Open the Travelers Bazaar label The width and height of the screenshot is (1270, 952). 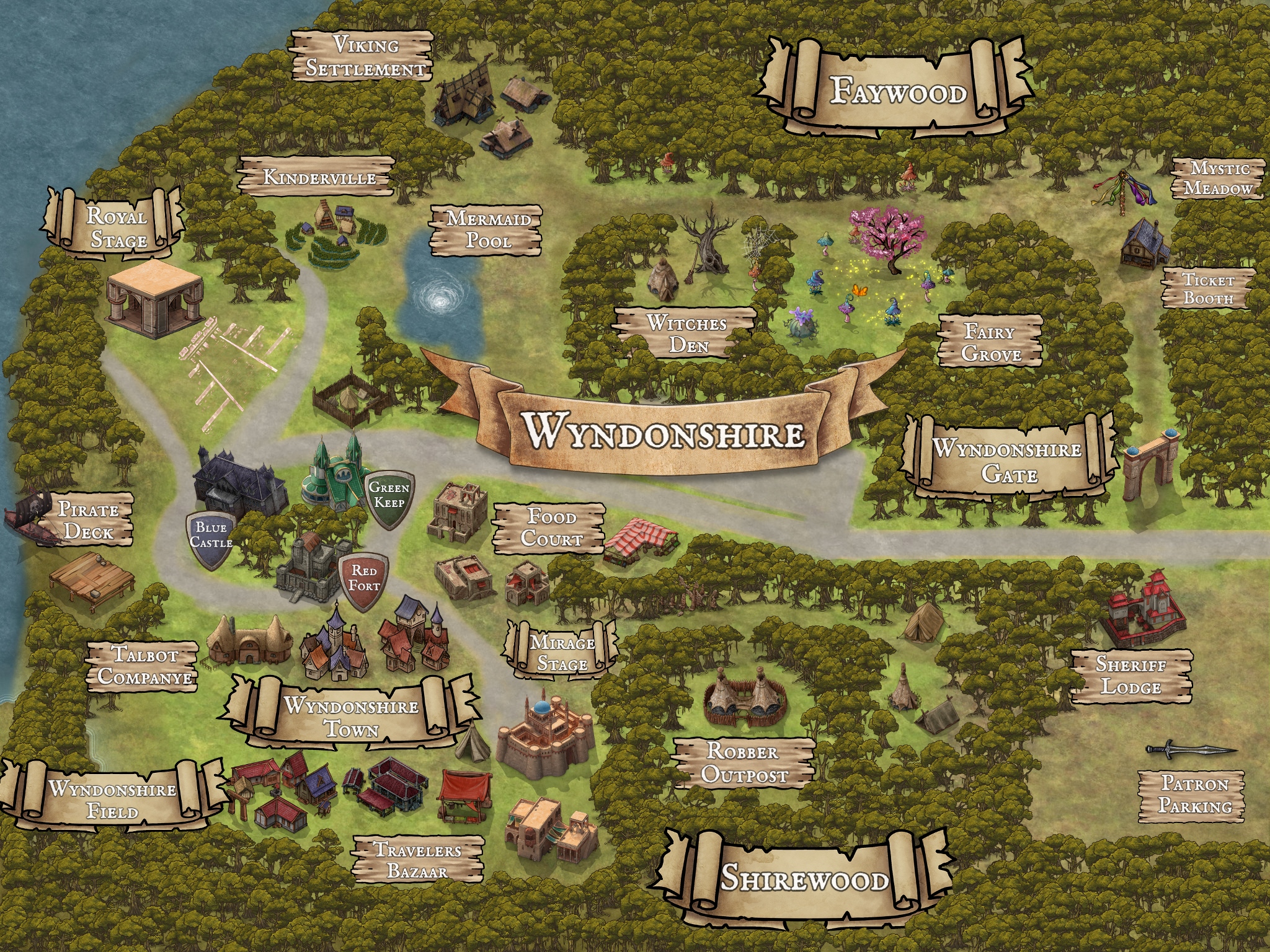coord(417,860)
